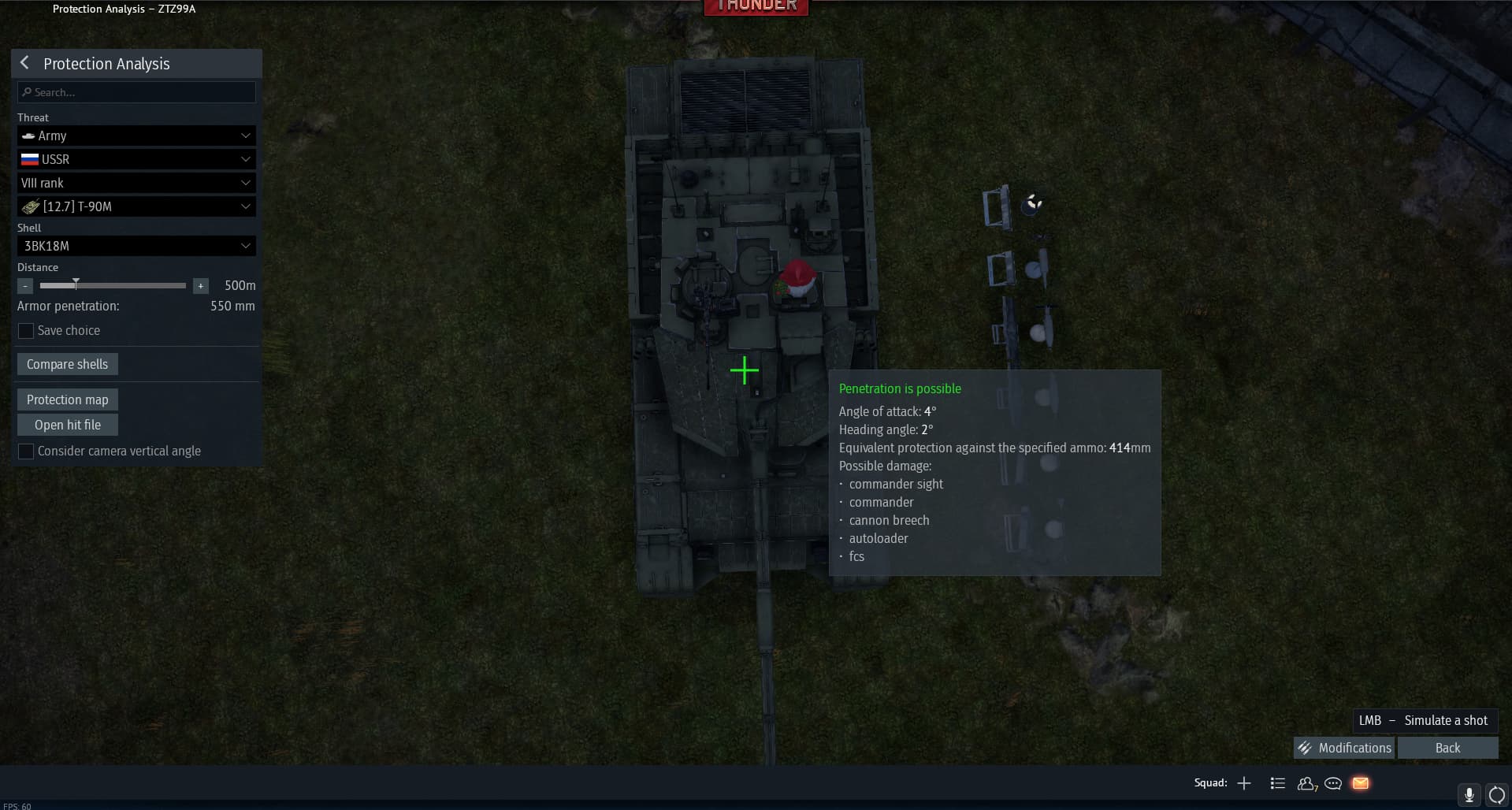
Task: Decrease distance with the minus button
Action: point(25,286)
